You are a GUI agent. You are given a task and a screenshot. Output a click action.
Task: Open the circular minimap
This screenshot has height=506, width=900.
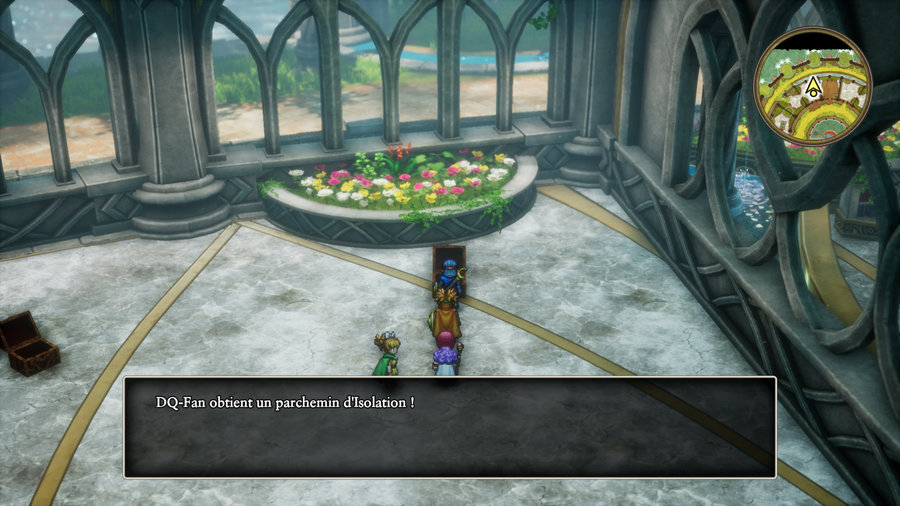(x=812, y=87)
